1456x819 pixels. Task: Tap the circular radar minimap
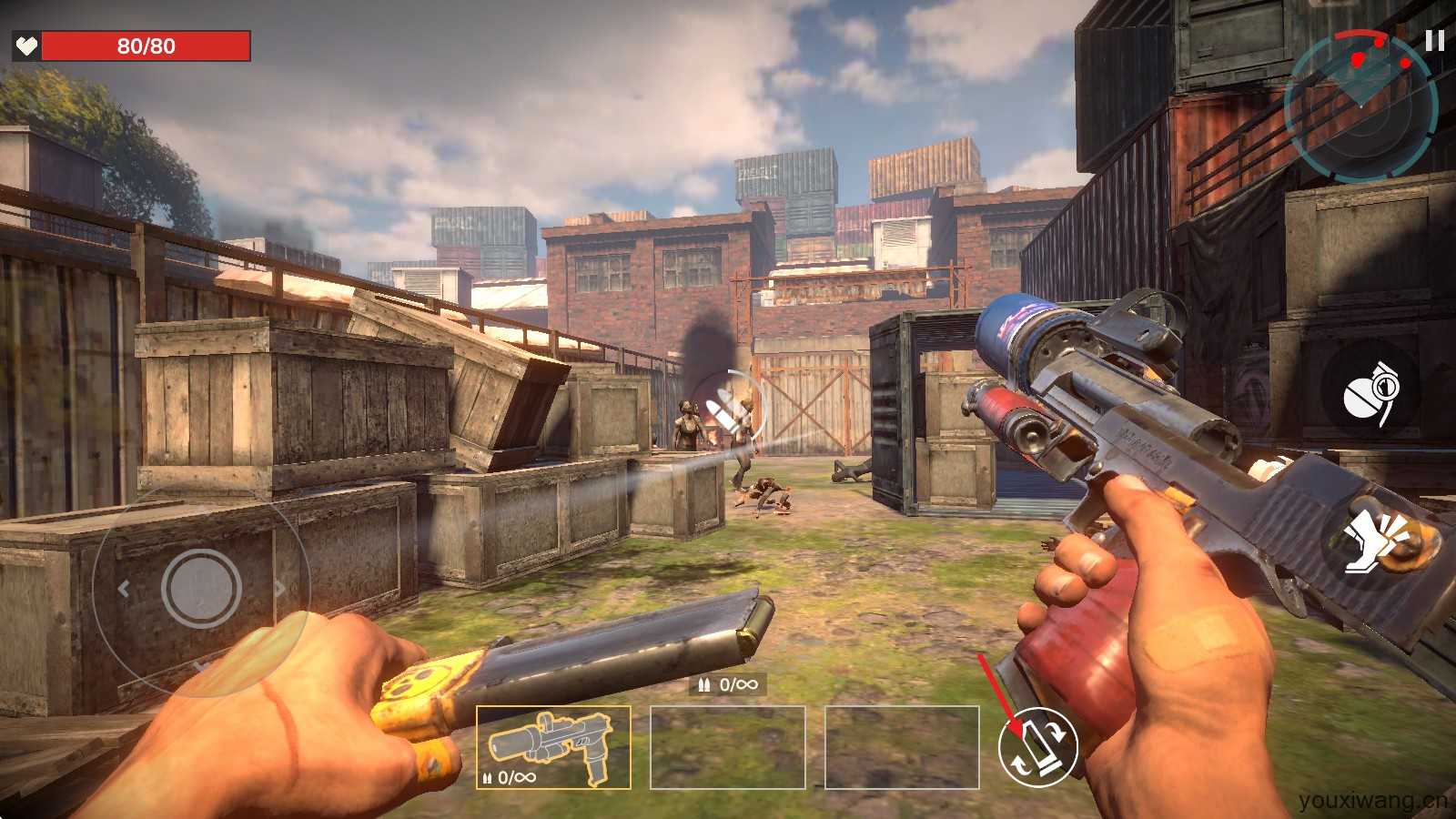click(1360, 106)
